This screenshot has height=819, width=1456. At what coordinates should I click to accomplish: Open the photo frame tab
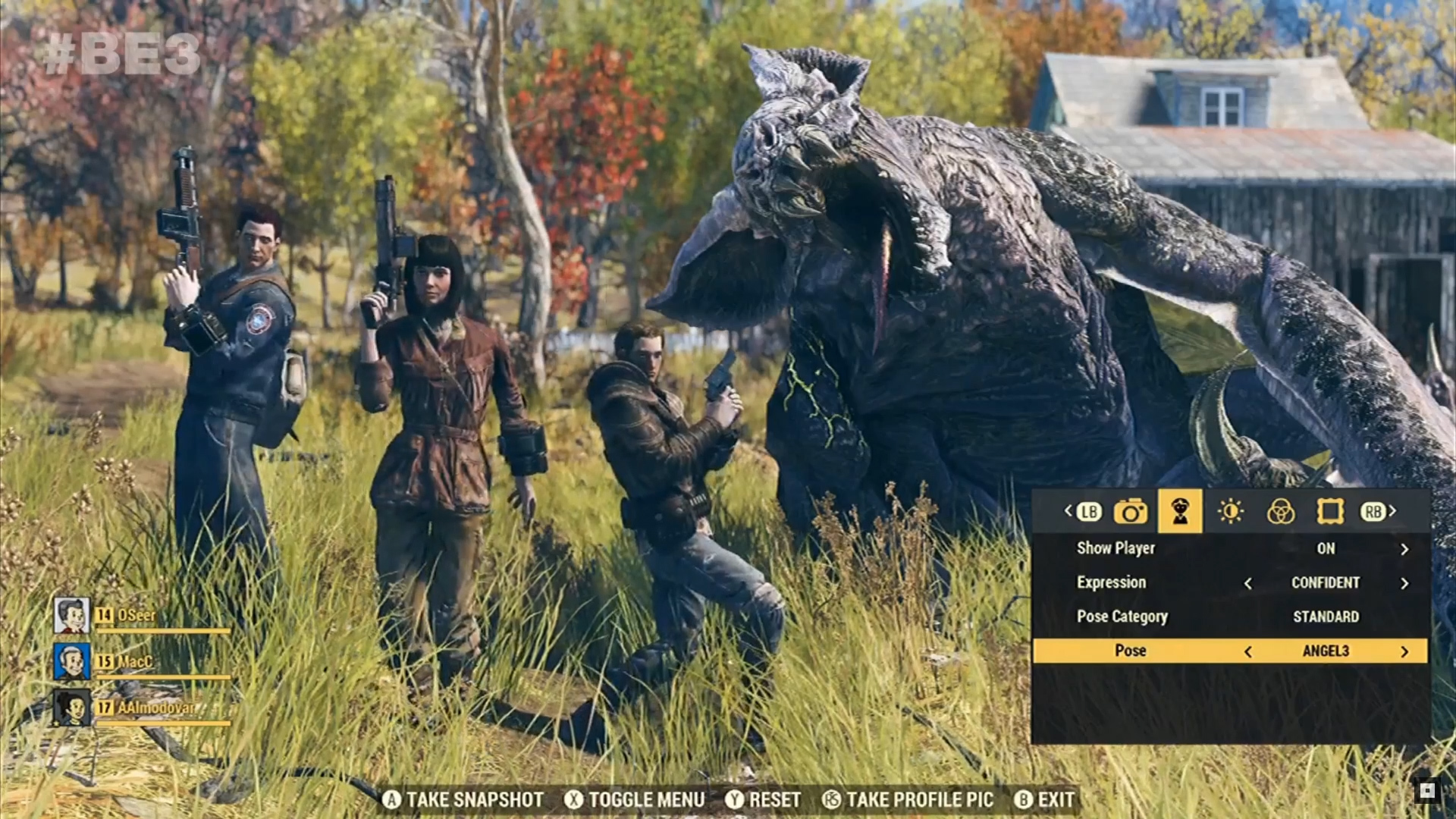(1330, 512)
